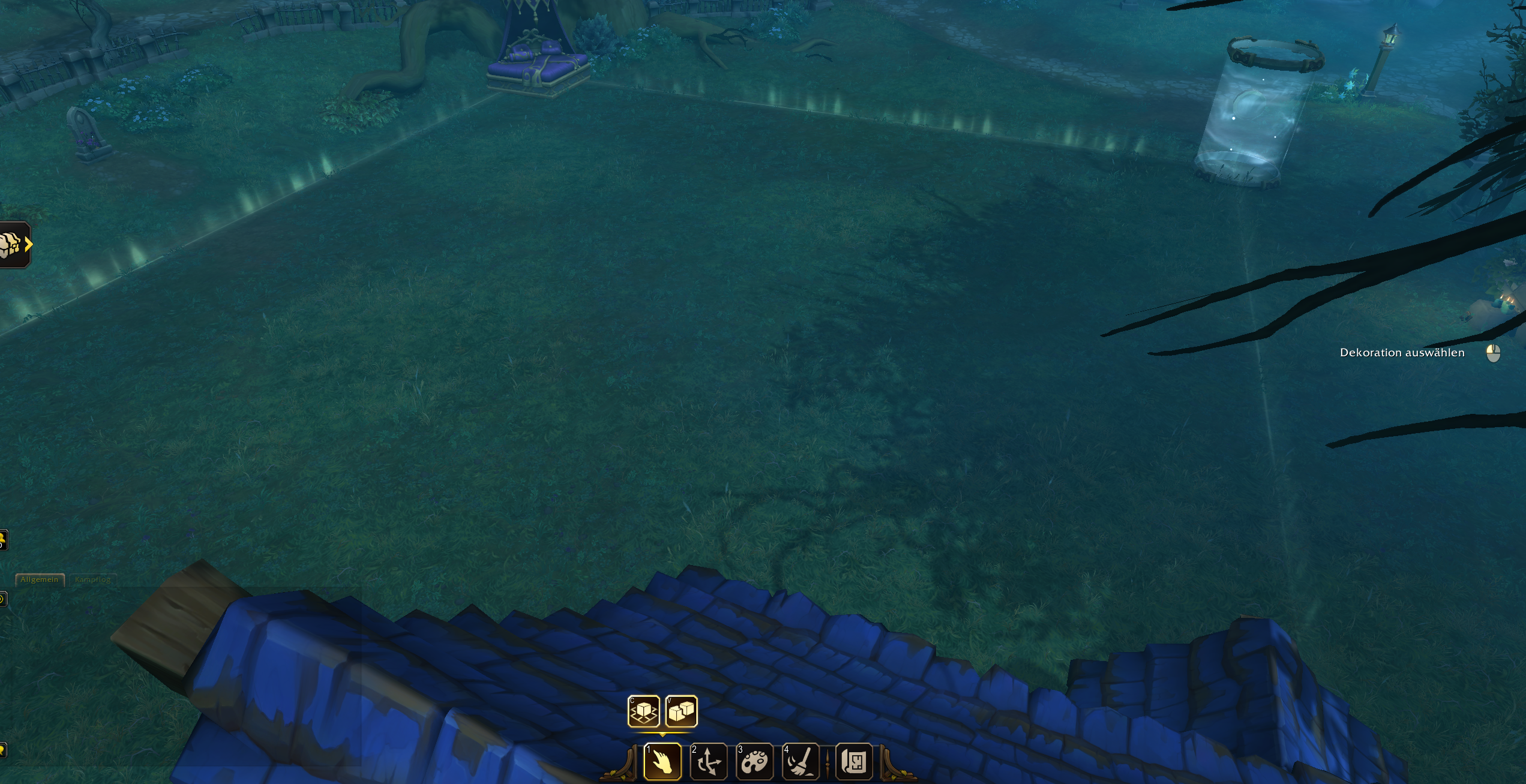Viewport: 1526px width, 784px height.
Task: Switch to the move and rotate arrows tool
Action: [x=709, y=762]
